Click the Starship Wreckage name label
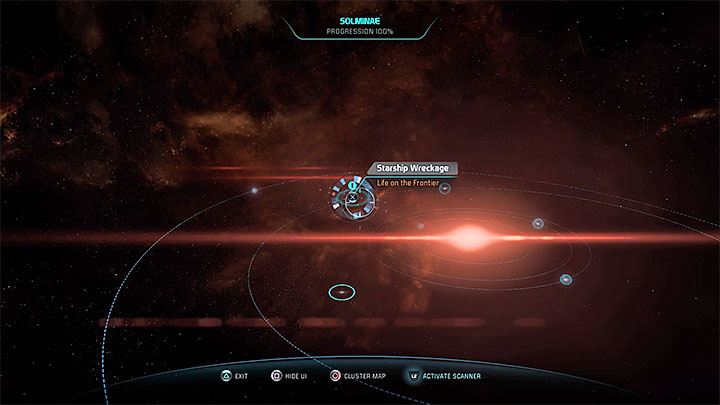720x405 pixels. pos(412,169)
